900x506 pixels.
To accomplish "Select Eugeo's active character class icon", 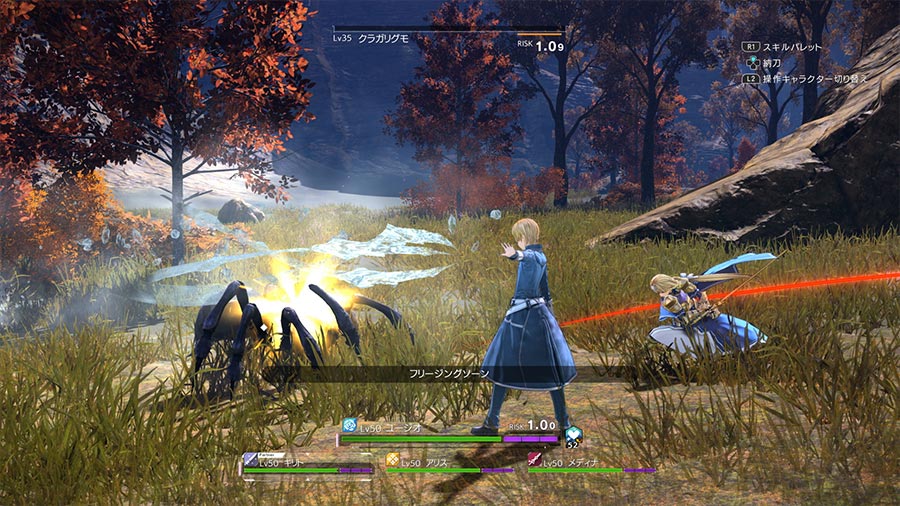I will tap(349, 425).
